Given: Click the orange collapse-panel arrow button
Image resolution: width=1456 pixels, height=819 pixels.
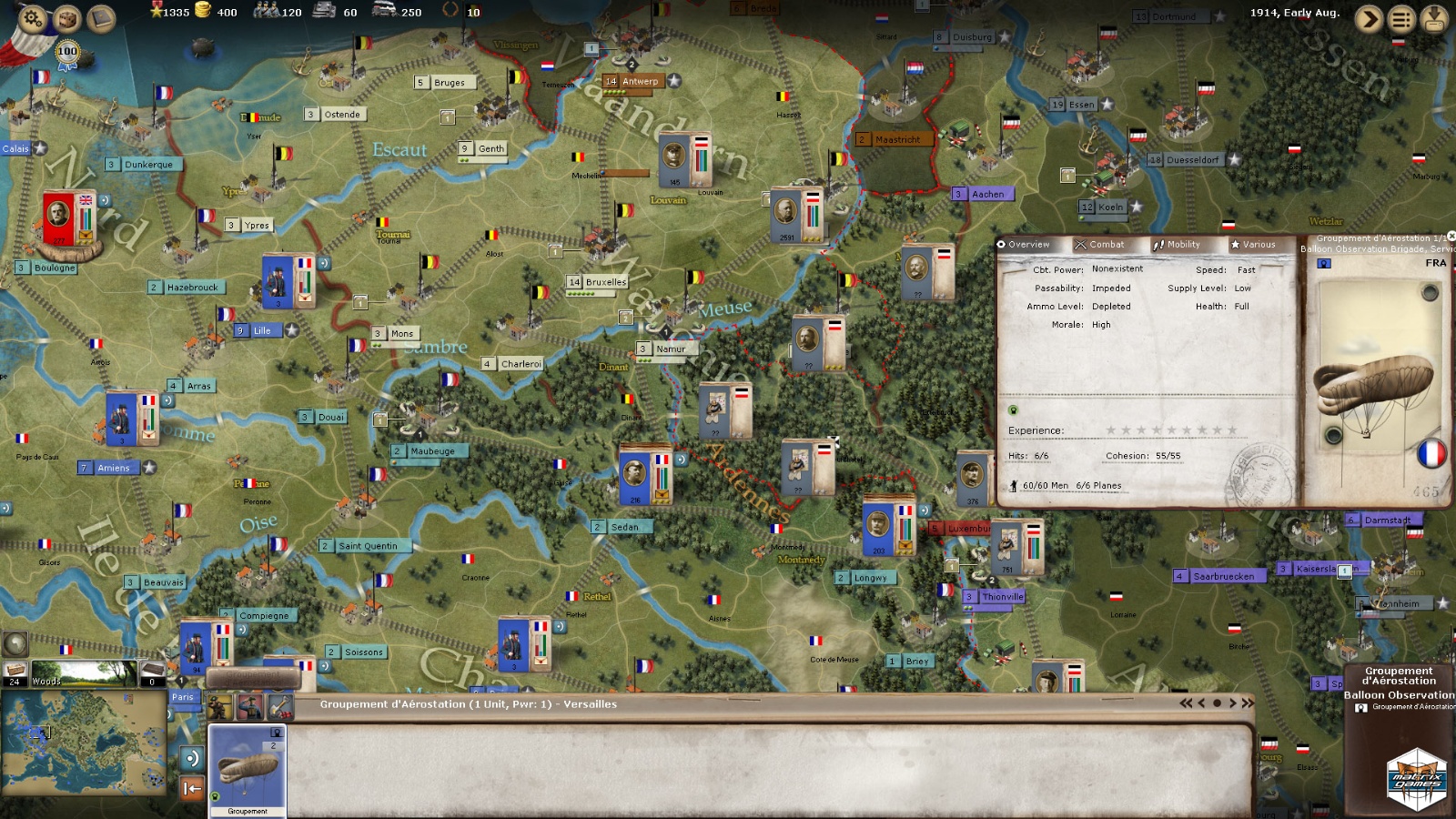Looking at the screenshot, I should tap(192, 788).
